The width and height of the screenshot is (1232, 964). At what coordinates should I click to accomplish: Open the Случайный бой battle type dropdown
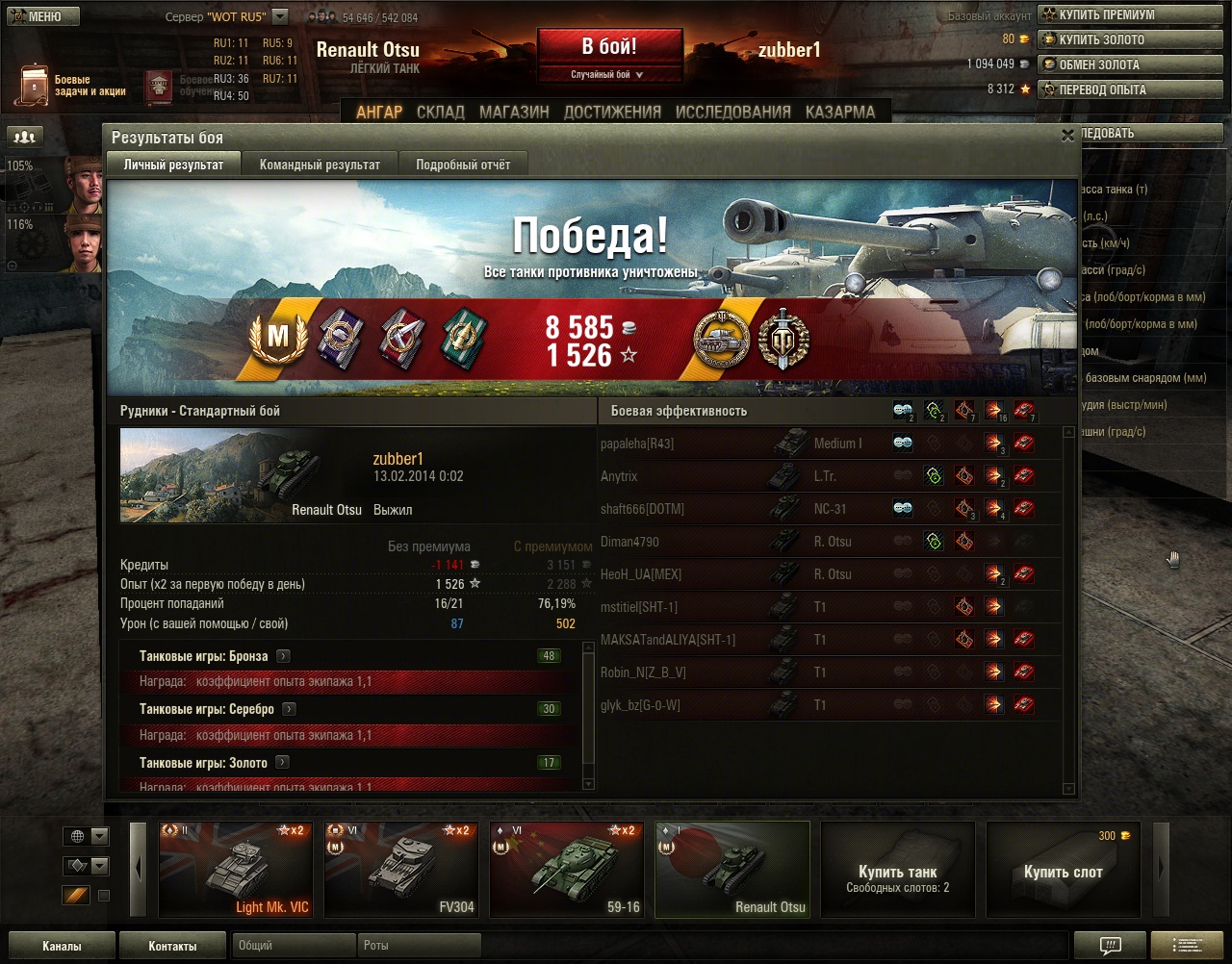[x=609, y=74]
